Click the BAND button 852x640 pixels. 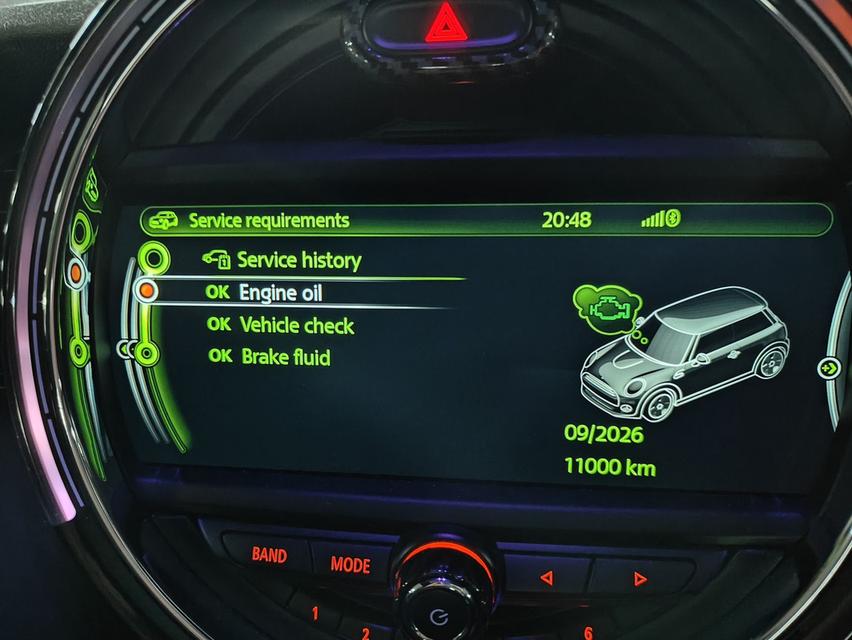(269, 555)
